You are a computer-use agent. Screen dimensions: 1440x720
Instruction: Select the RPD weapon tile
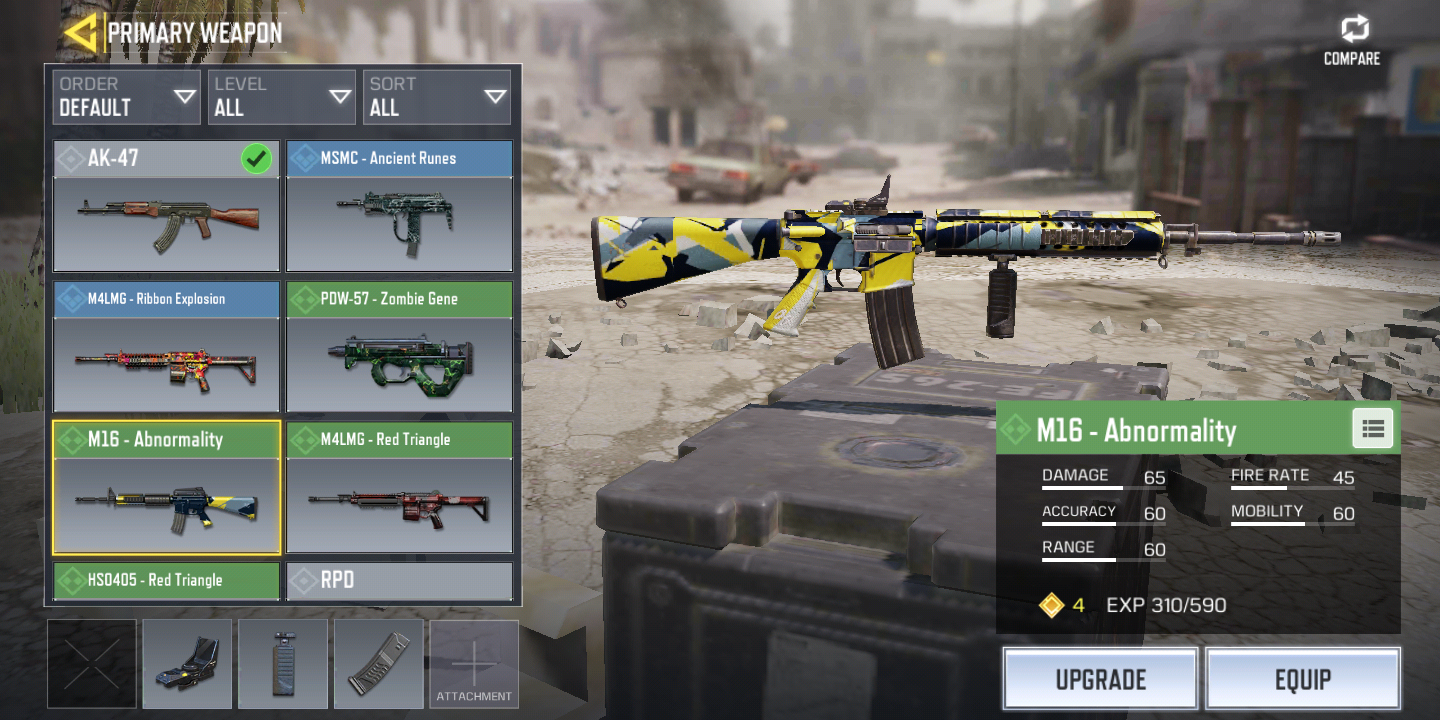pyautogui.click(x=399, y=581)
